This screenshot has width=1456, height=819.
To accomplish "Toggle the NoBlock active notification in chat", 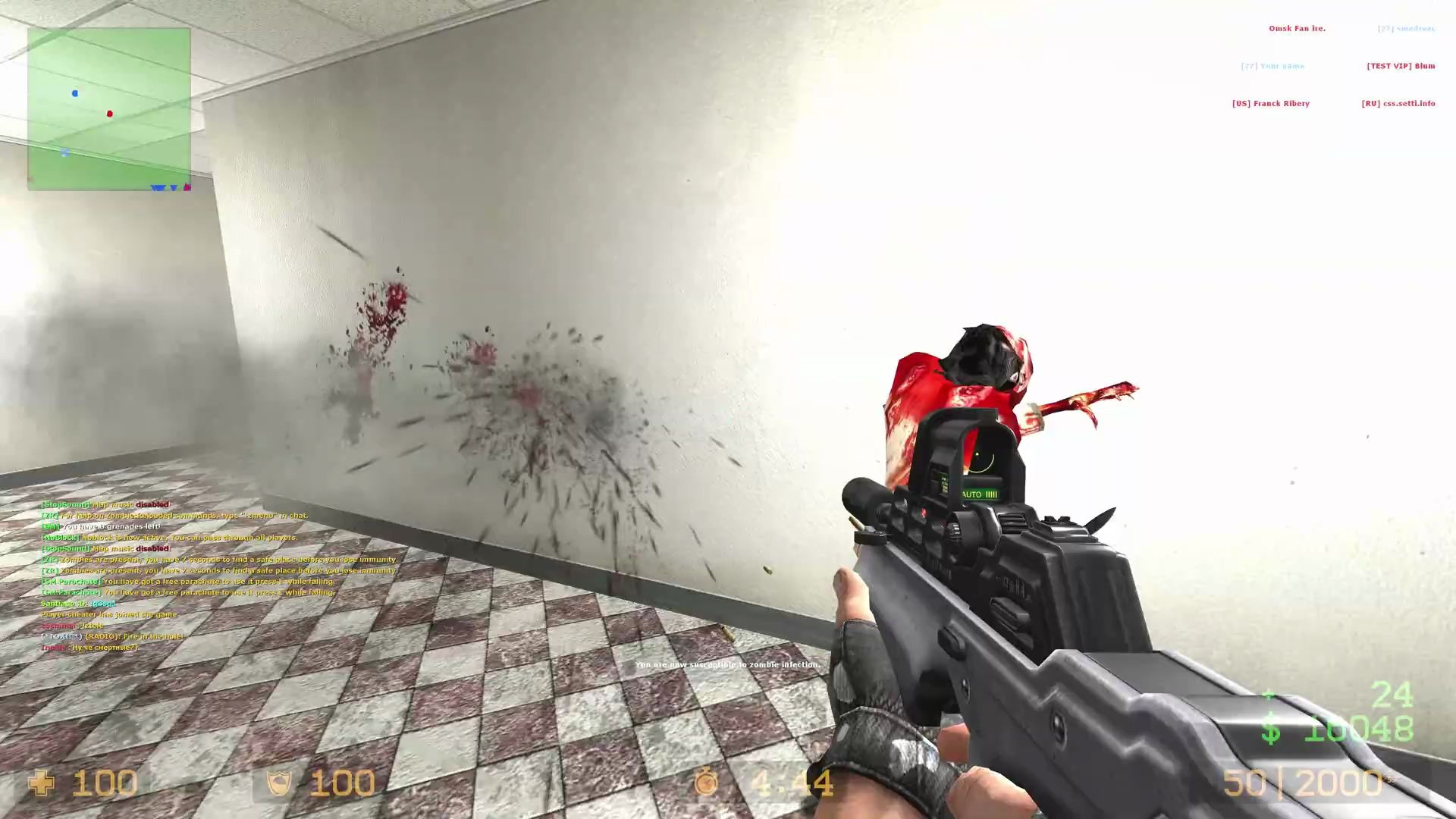I will tap(170, 536).
